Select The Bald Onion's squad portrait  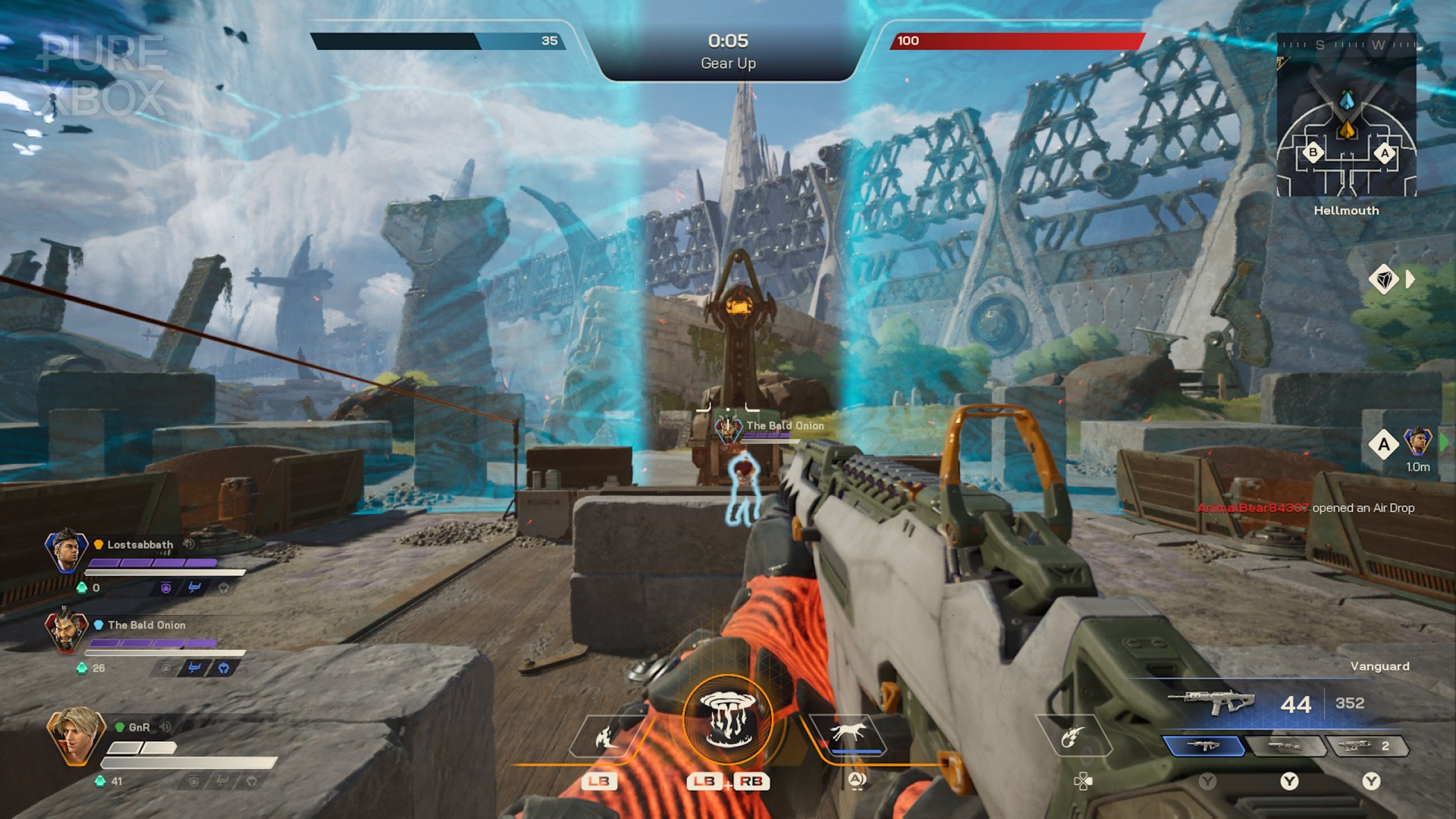[66, 630]
